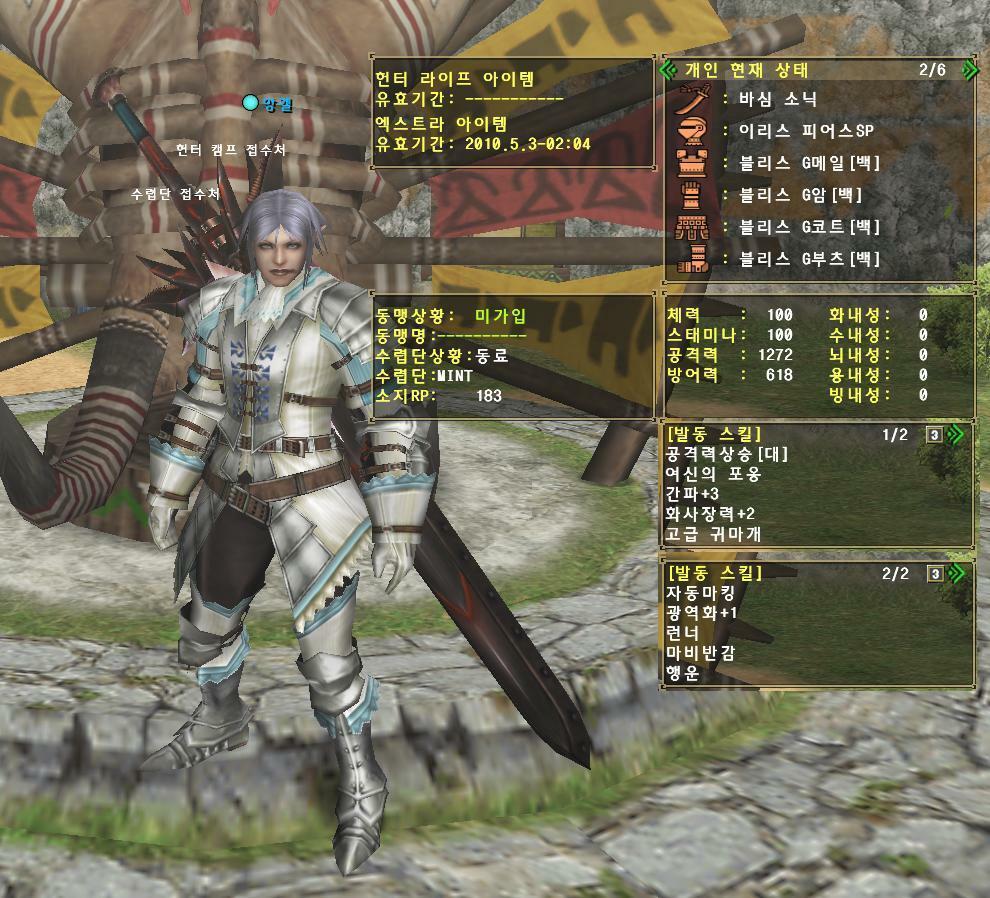Image resolution: width=990 pixels, height=898 pixels.
Task: Click the green arrow on skill page 2/2
Action: pos(956,573)
